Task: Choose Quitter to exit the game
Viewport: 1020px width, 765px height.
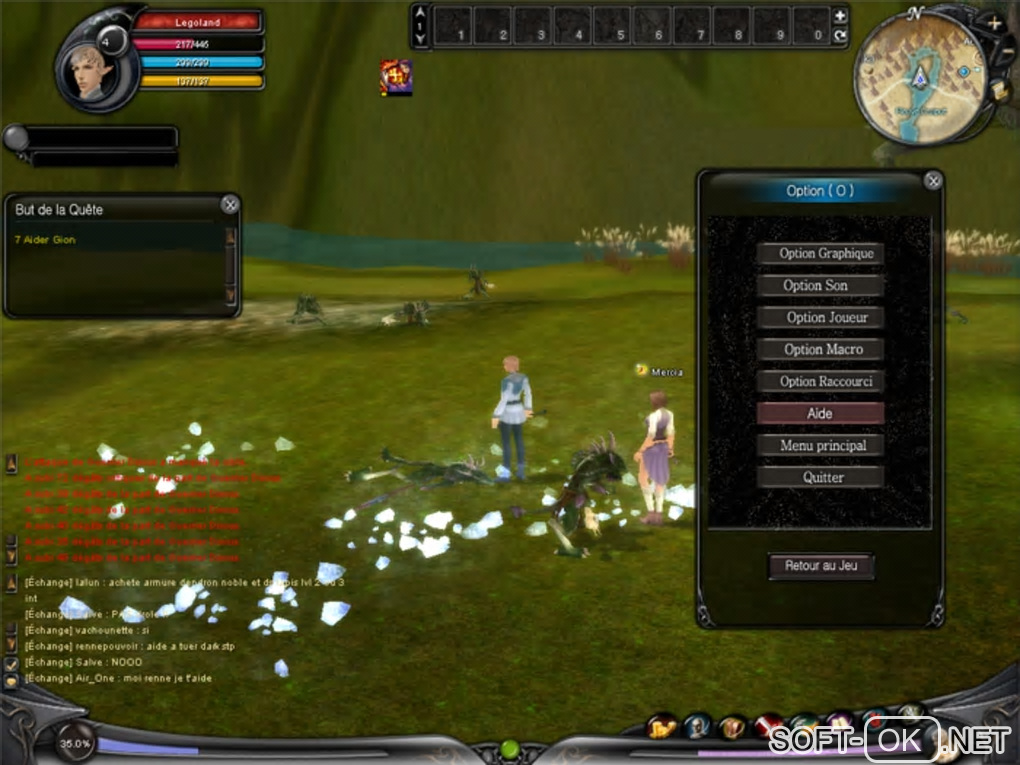Action: click(820, 478)
